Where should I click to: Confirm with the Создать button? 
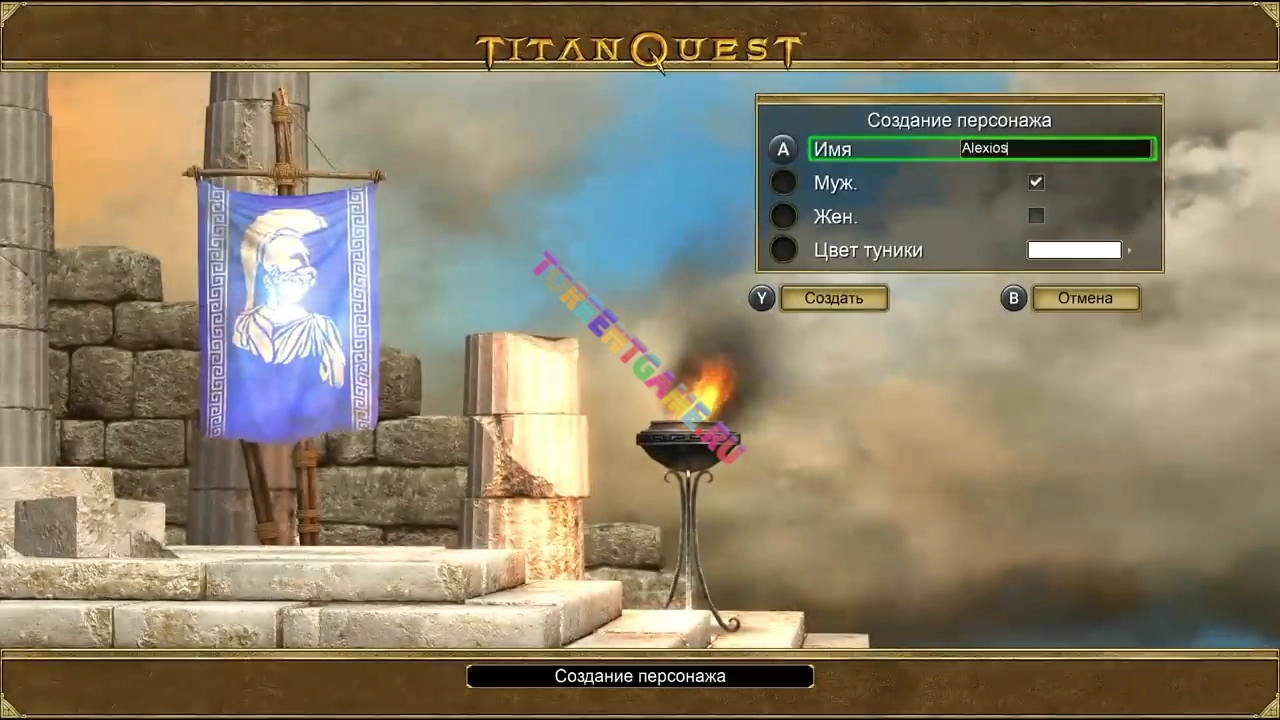point(834,298)
